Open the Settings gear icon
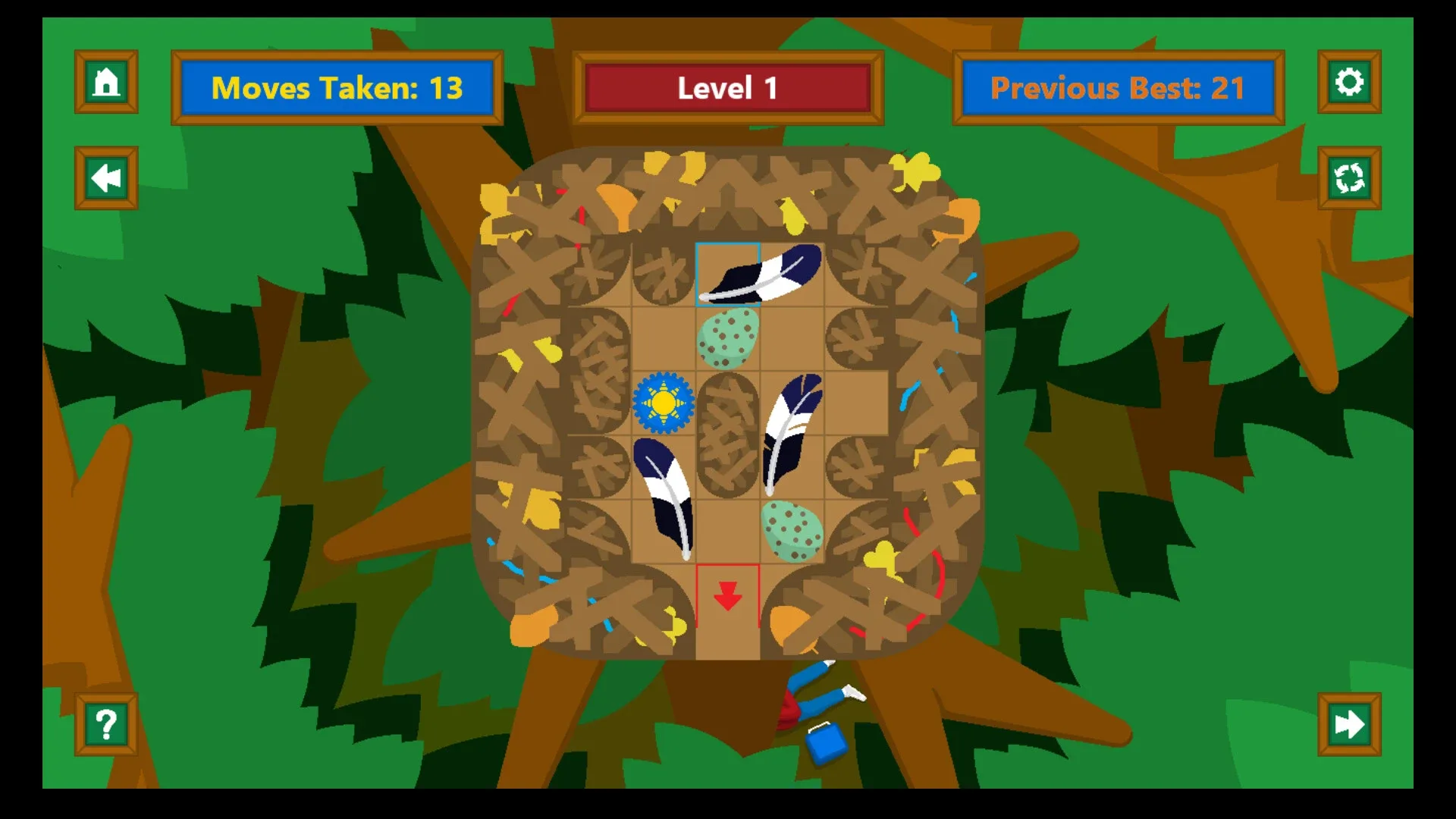This screenshot has width=1456, height=819. (1349, 83)
